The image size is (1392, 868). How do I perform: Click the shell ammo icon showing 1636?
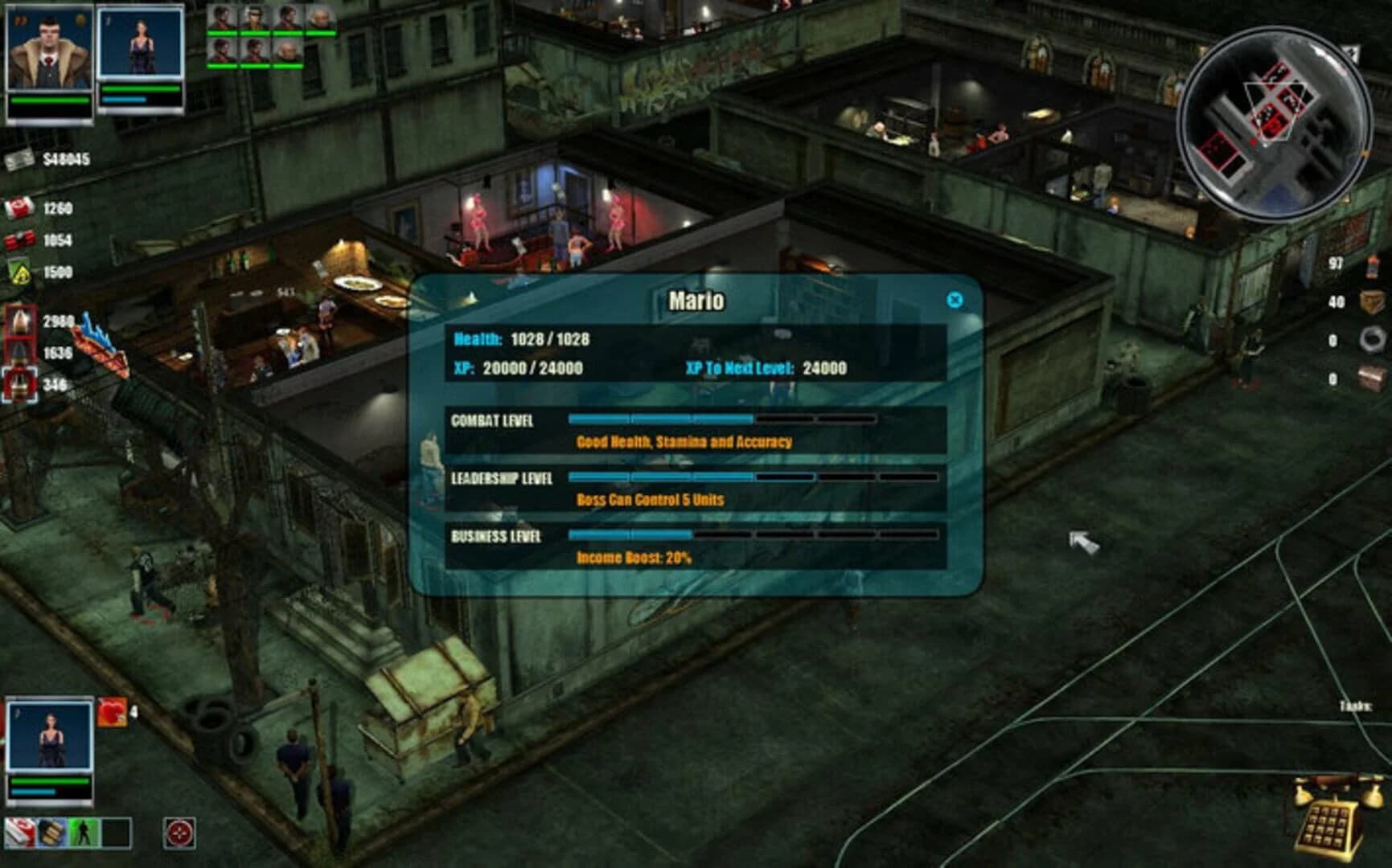coord(18,353)
